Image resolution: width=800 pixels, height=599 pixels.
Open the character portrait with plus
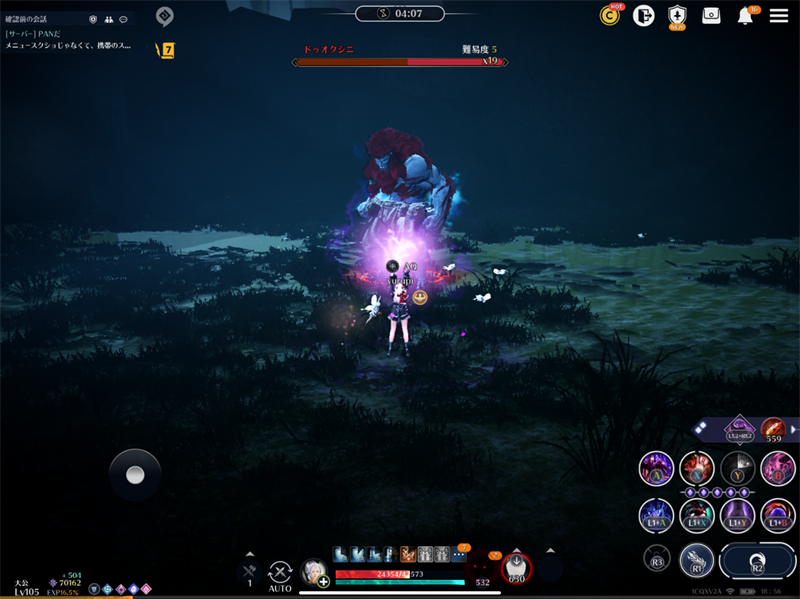coord(314,571)
